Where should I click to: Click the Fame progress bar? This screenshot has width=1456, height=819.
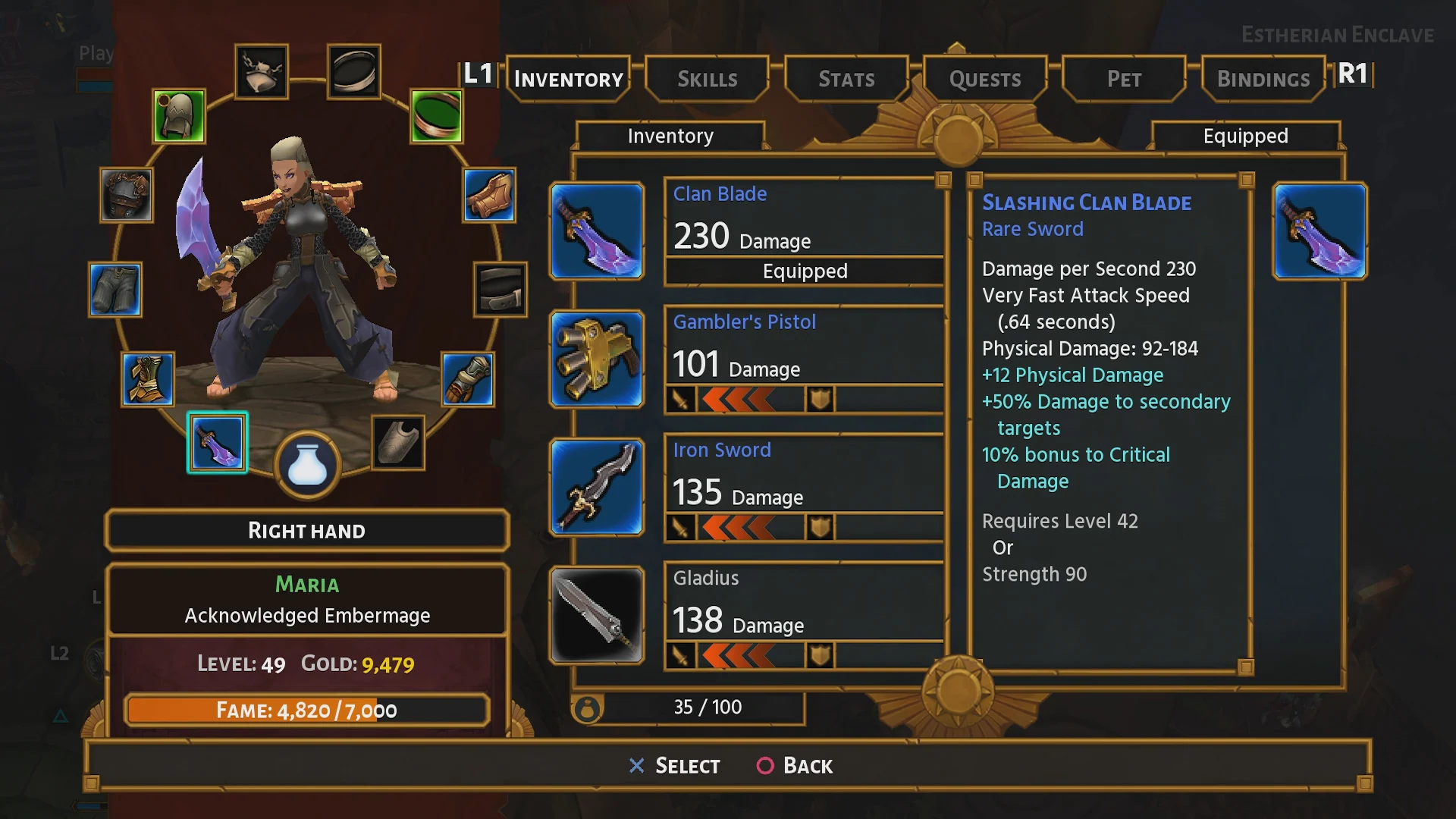coord(307,711)
